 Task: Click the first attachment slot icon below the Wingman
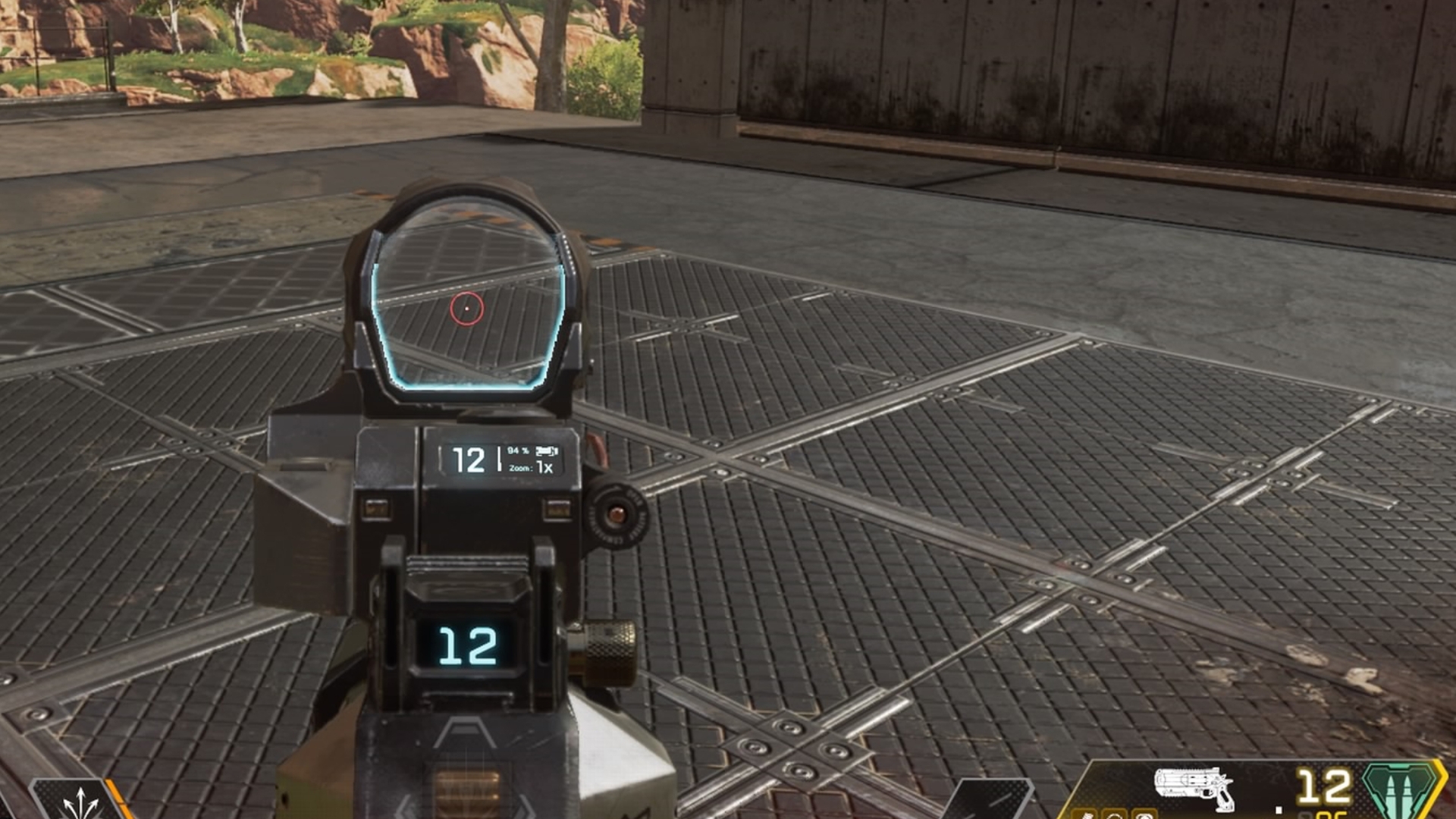coord(1084,815)
